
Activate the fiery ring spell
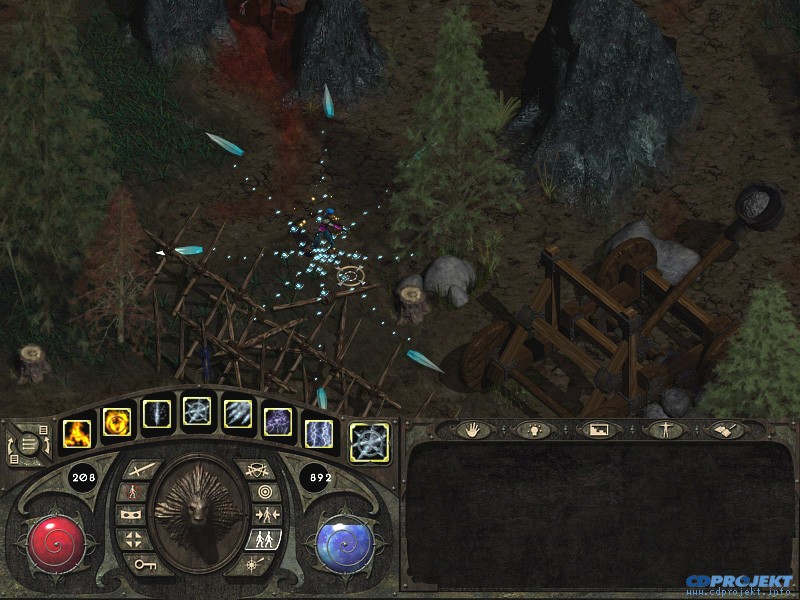(117, 422)
